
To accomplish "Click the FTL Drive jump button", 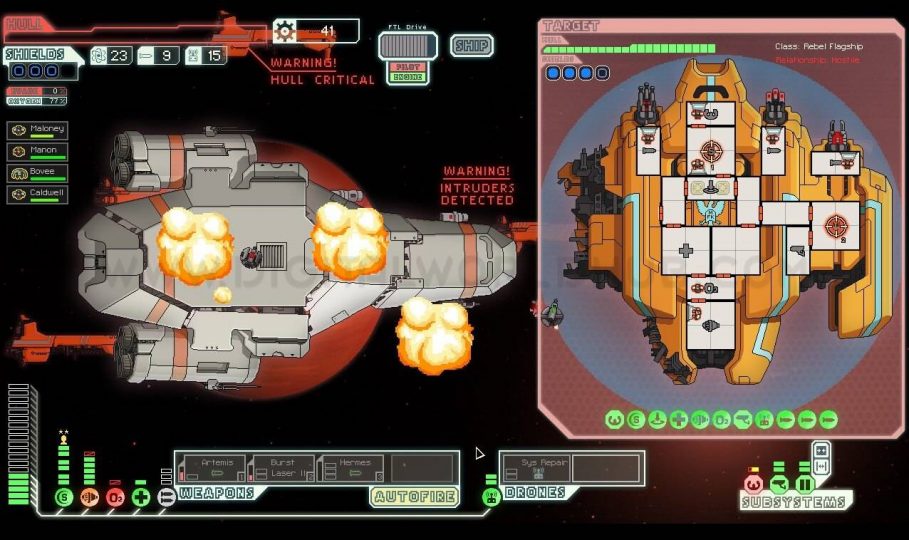I will pyautogui.click(x=407, y=46).
